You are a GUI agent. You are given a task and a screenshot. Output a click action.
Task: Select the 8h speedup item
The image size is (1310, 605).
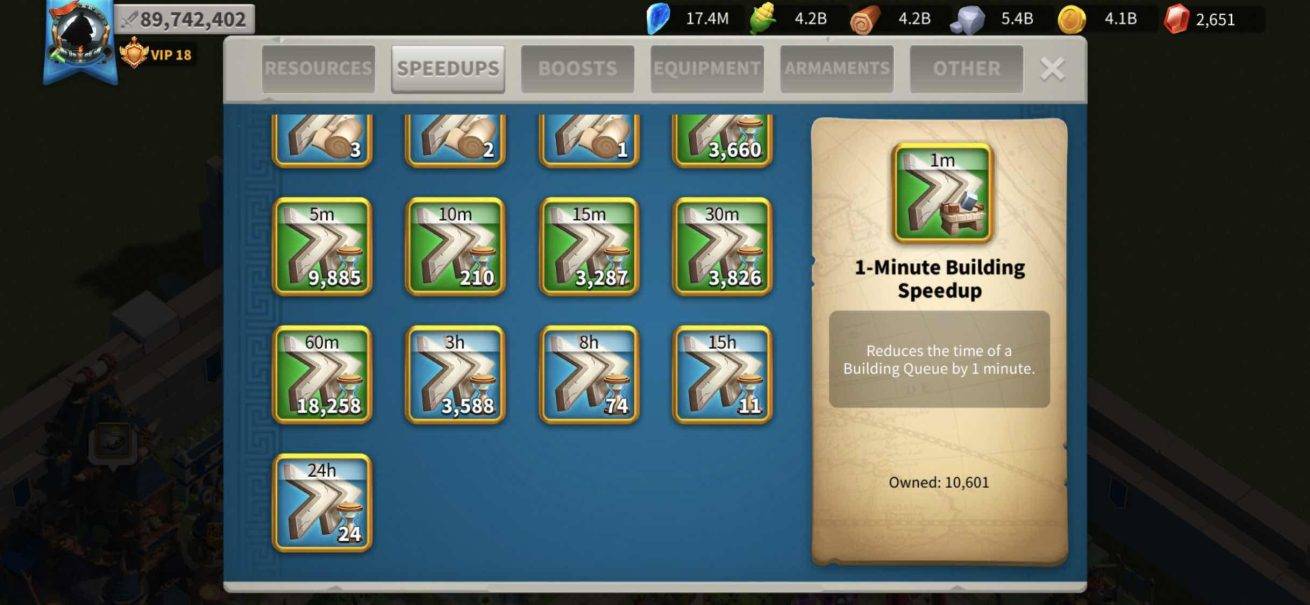click(589, 374)
